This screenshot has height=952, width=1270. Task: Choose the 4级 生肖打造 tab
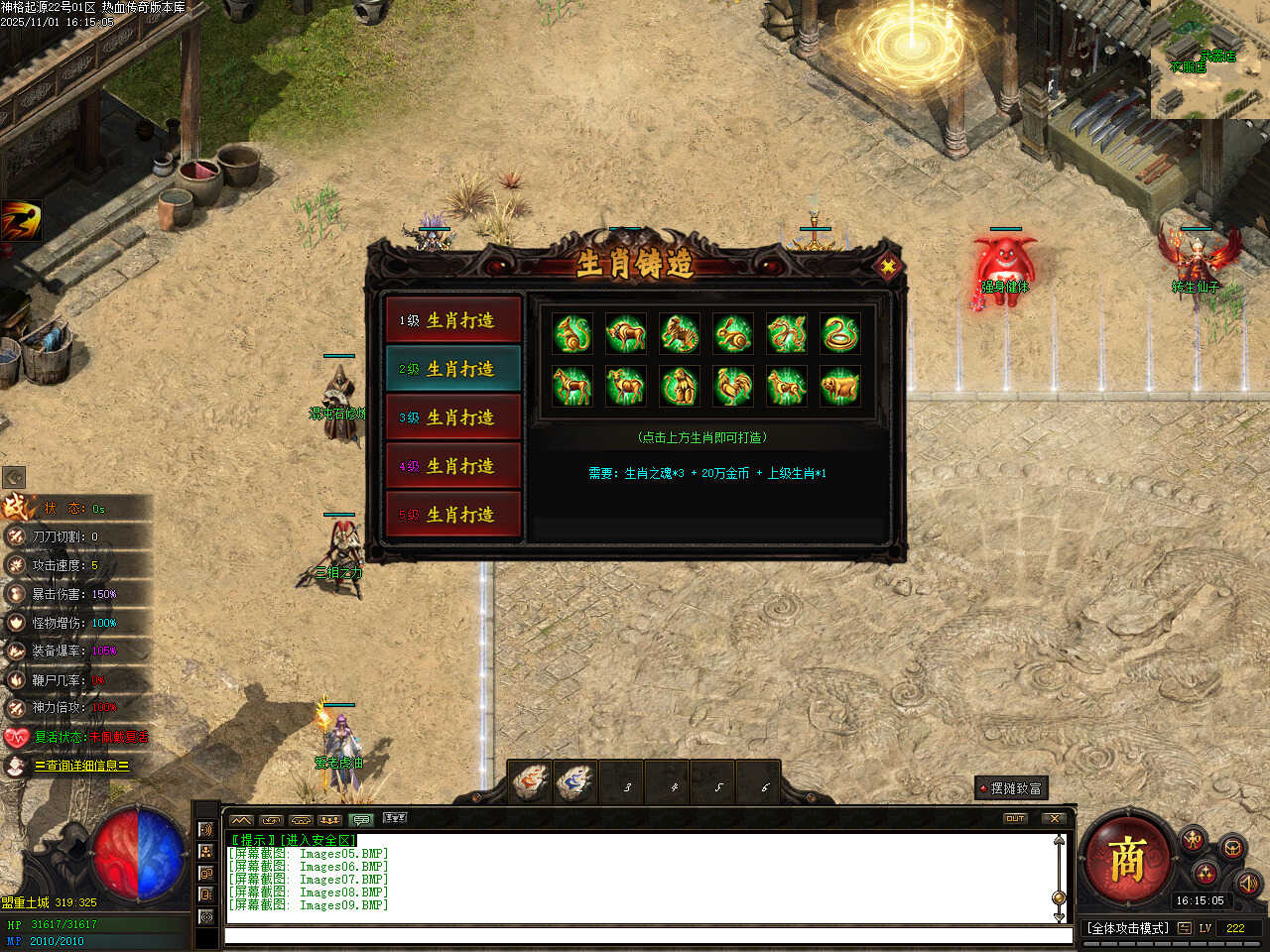[x=453, y=466]
